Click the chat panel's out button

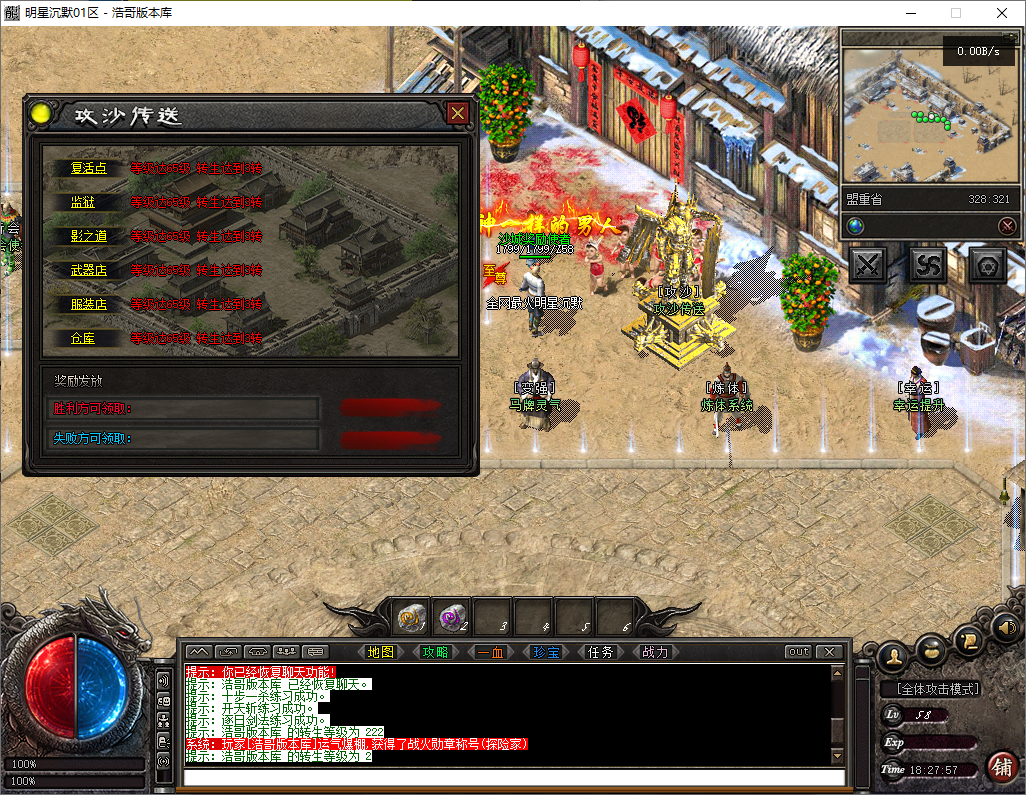coord(798,652)
